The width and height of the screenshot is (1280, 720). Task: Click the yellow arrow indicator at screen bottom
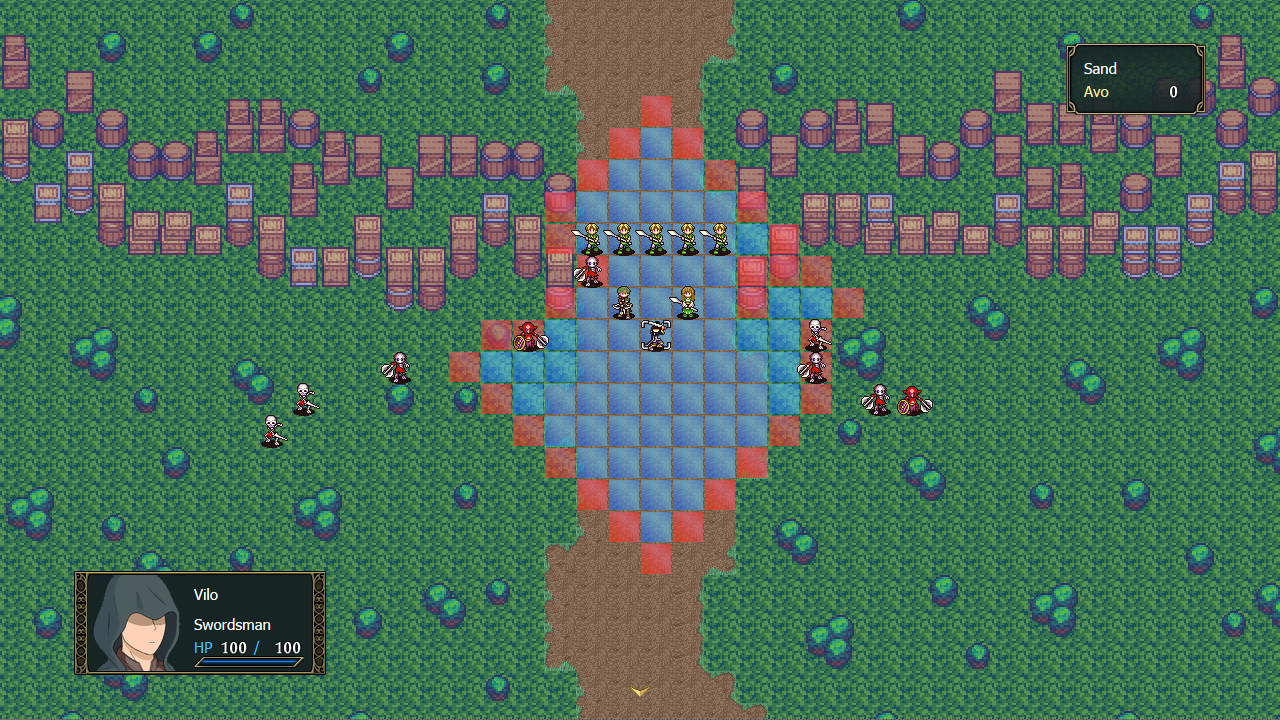tap(640, 690)
